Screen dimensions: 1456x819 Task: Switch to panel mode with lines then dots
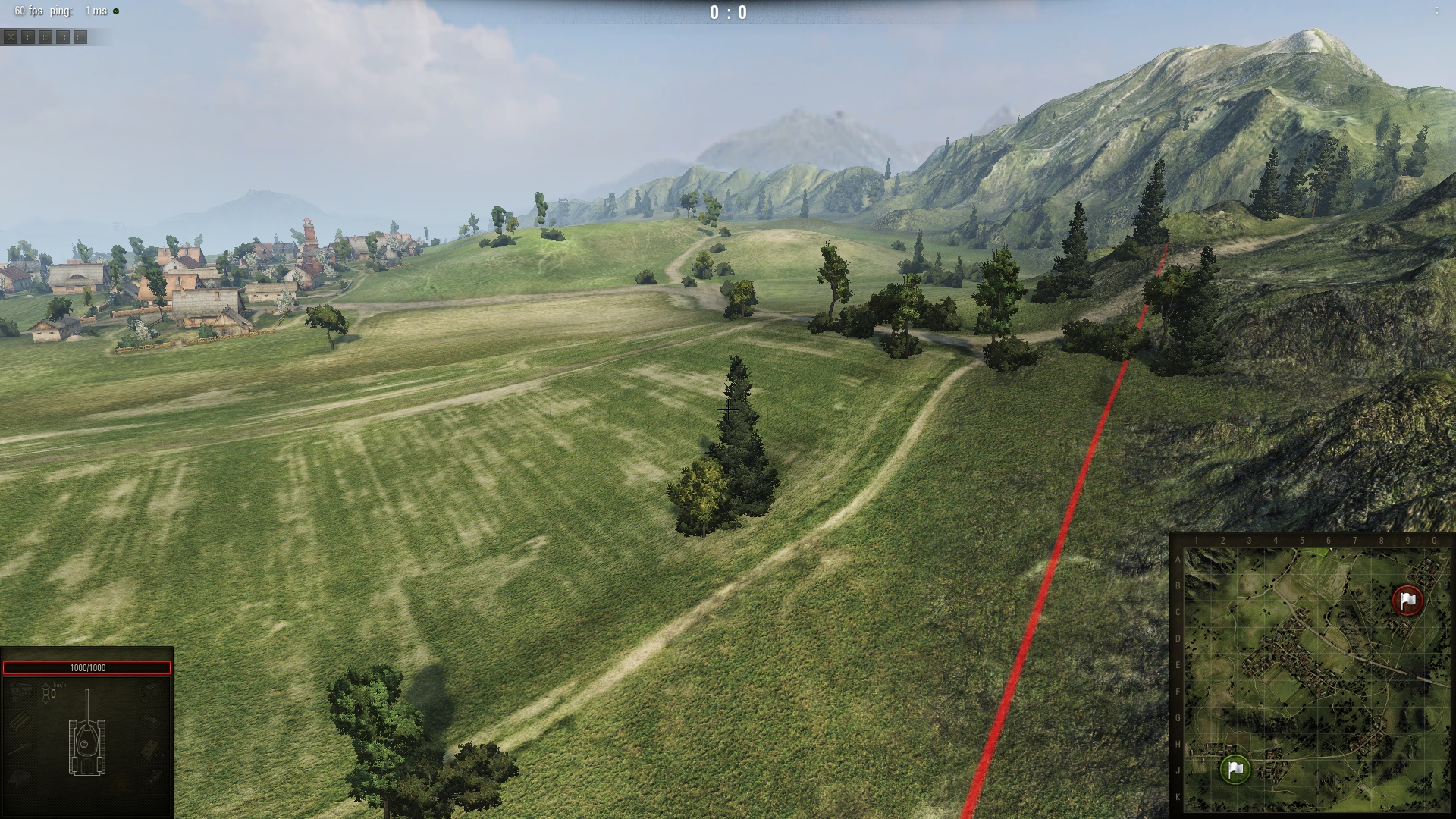(63, 36)
